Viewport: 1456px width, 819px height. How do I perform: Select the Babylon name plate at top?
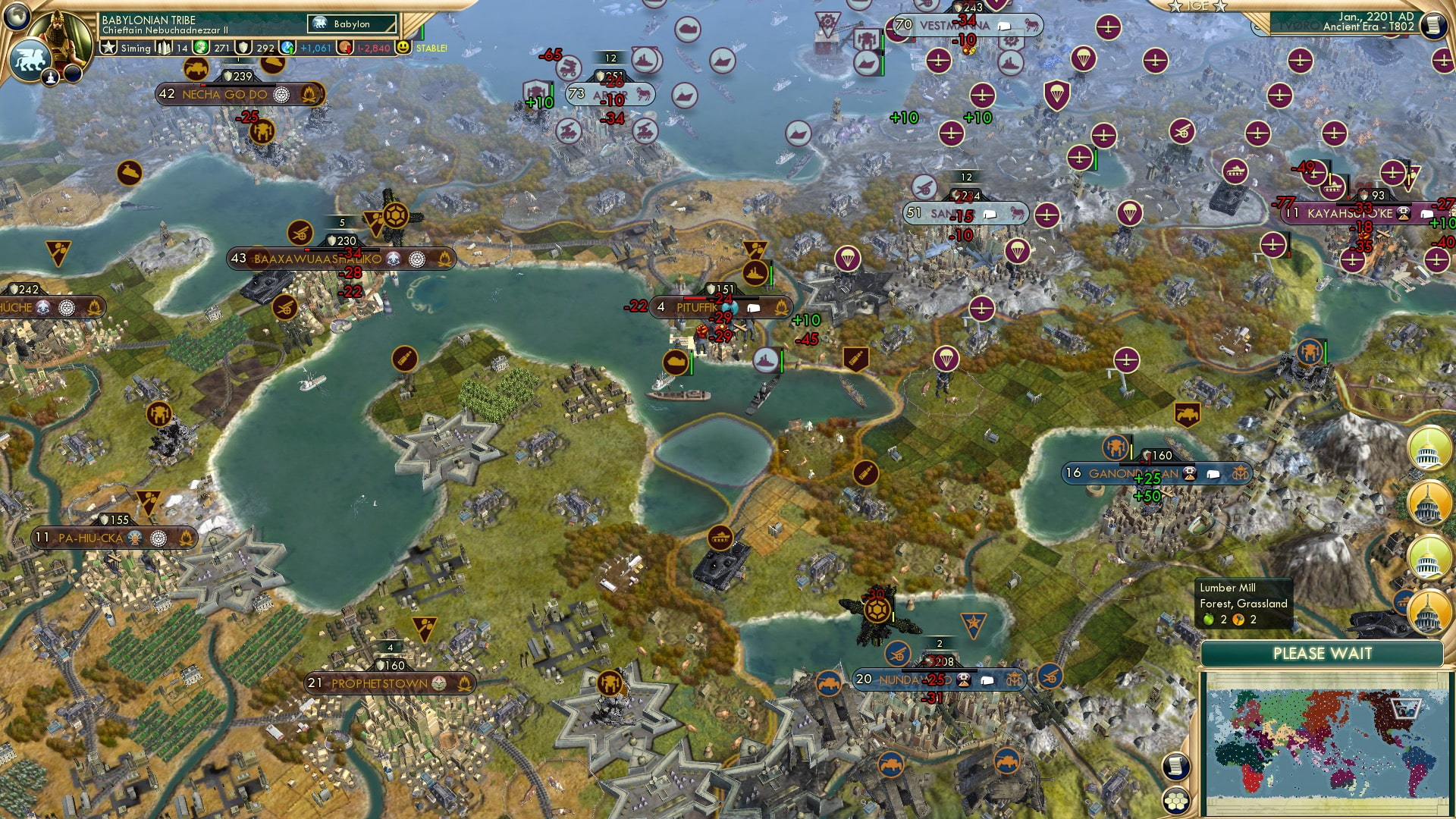(x=353, y=24)
